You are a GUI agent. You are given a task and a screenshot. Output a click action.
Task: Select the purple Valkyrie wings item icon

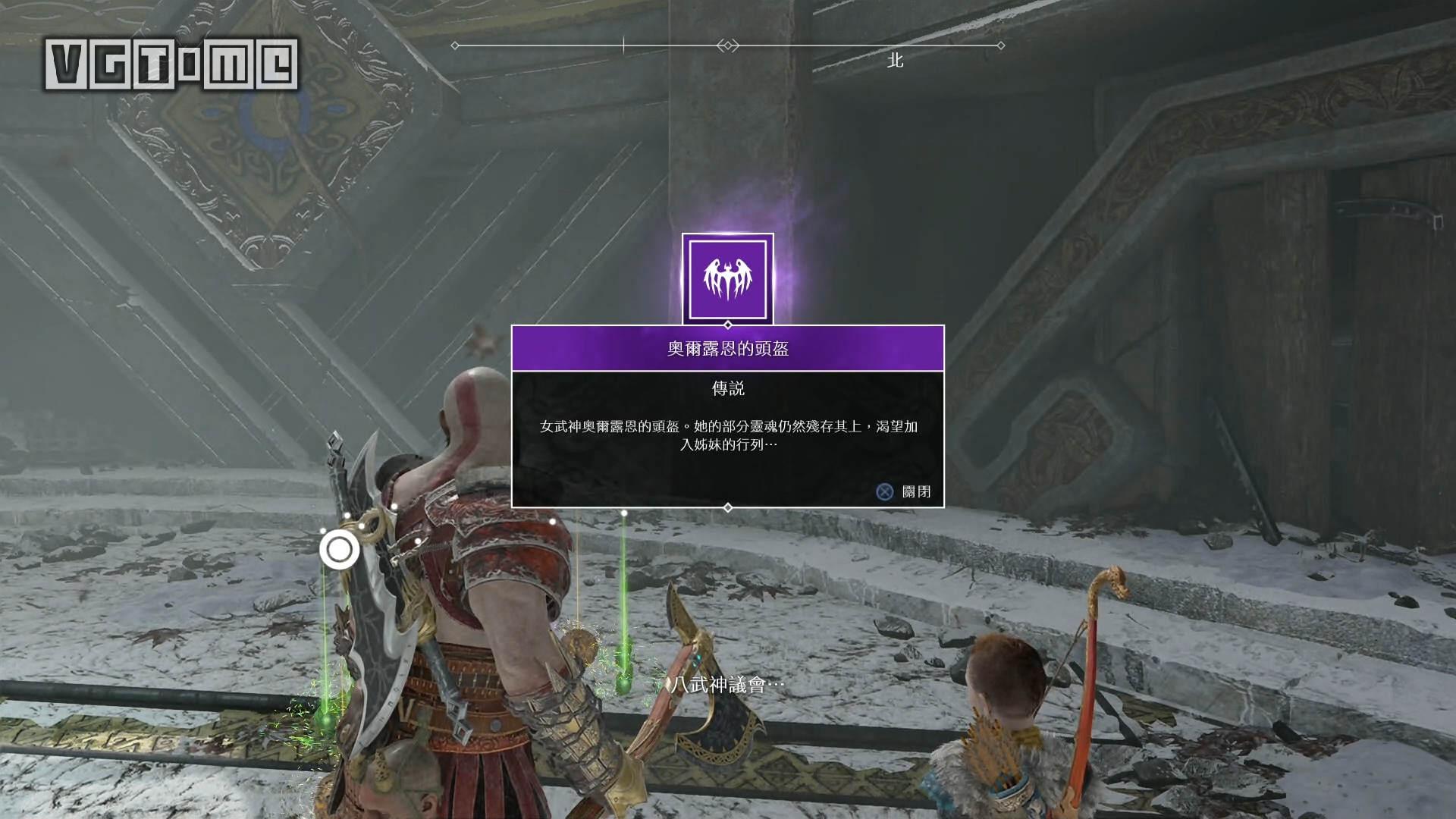pos(727,278)
